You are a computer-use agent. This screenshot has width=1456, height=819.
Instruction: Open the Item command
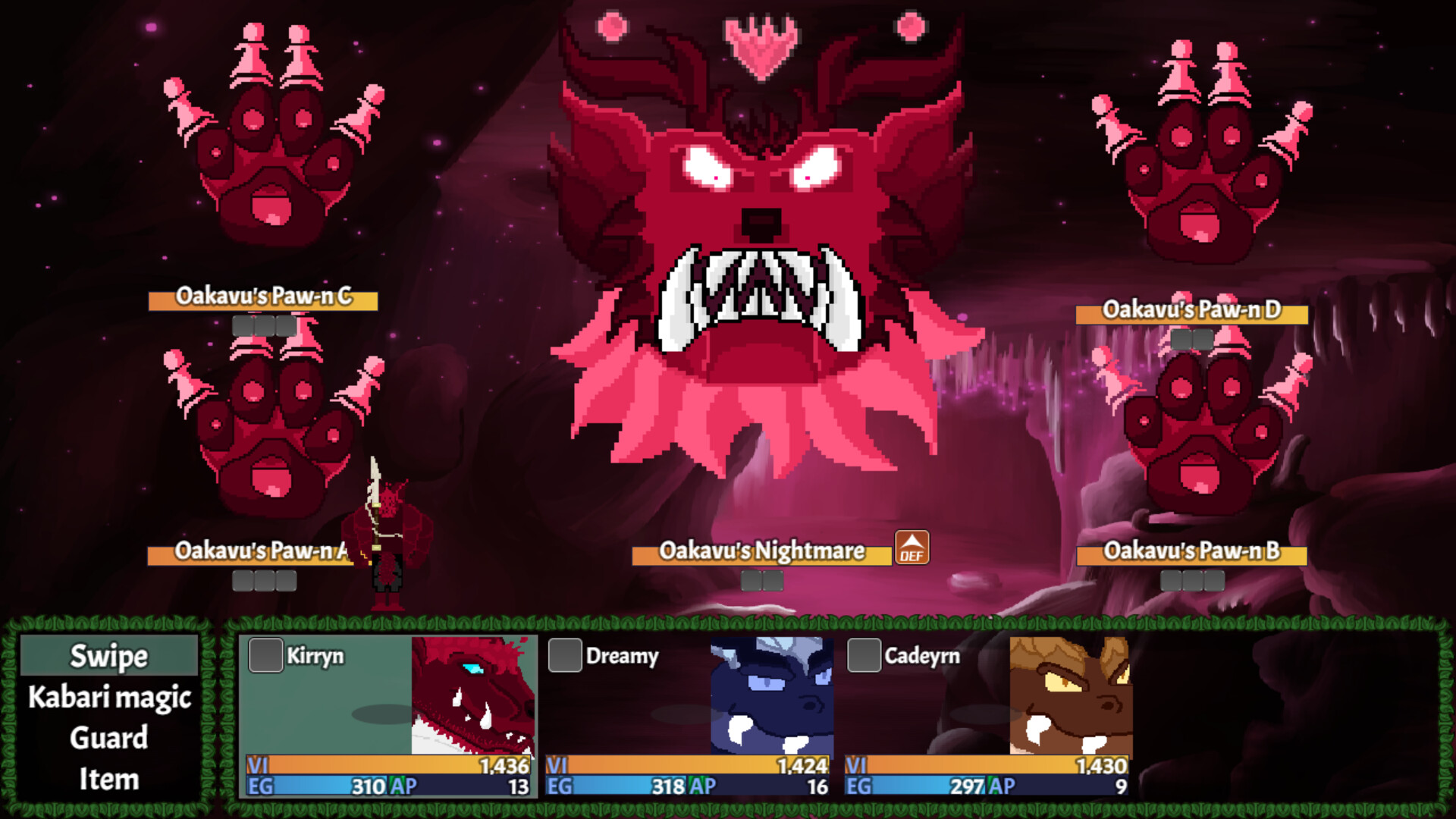(x=108, y=779)
